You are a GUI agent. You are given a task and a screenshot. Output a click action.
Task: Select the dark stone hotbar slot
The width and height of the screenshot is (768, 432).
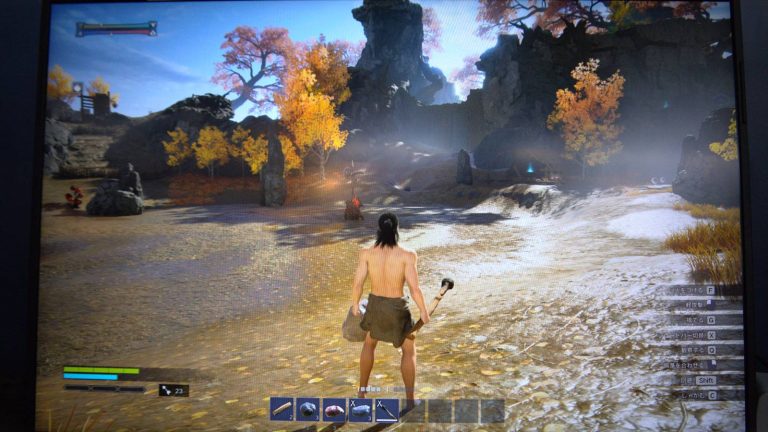pos(308,410)
